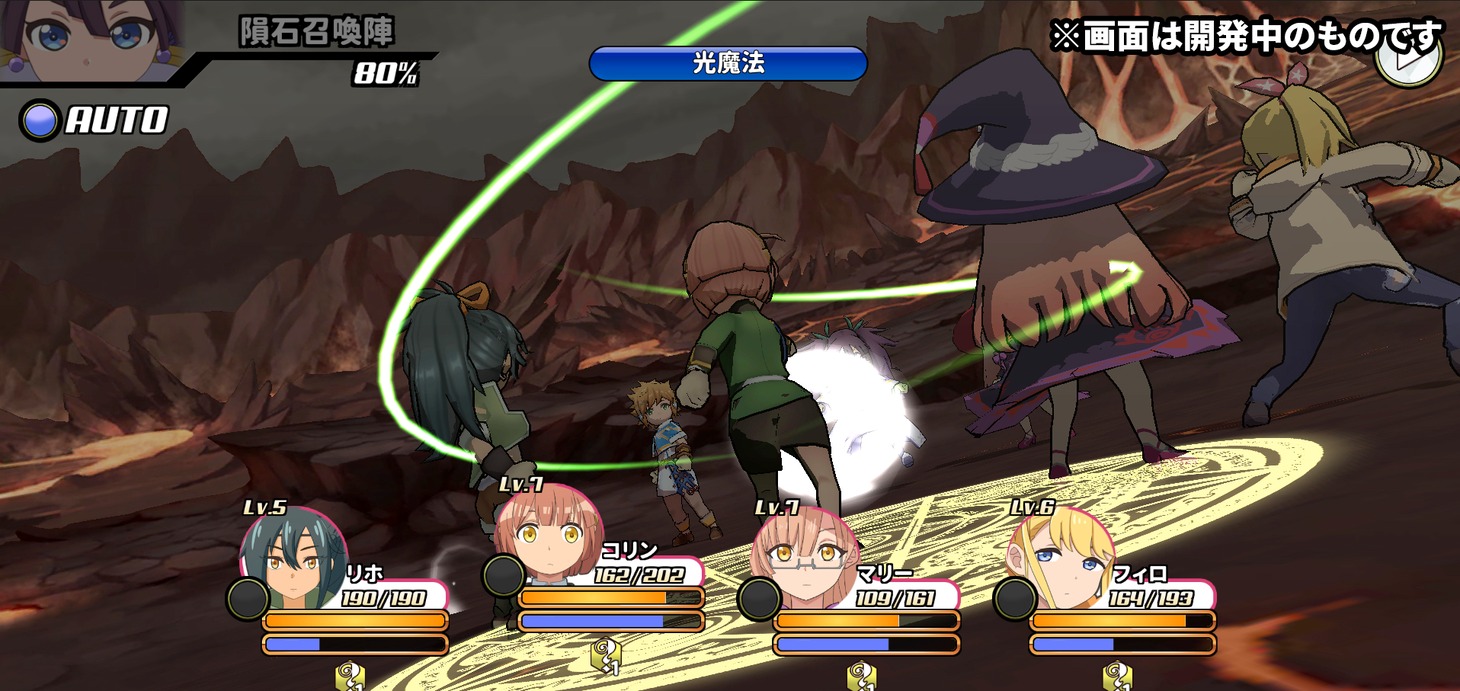Activate the dark skill orb beside Riho
1460x691 pixels.
click(247, 598)
